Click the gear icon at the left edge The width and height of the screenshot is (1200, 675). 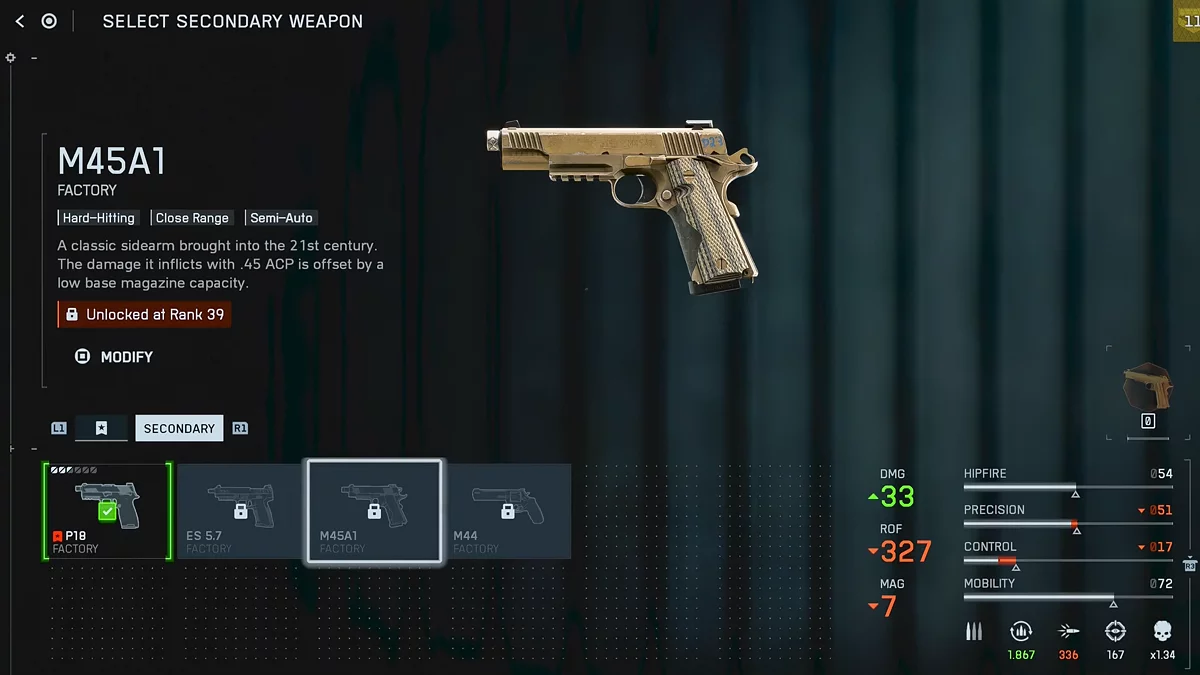click(x=11, y=58)
